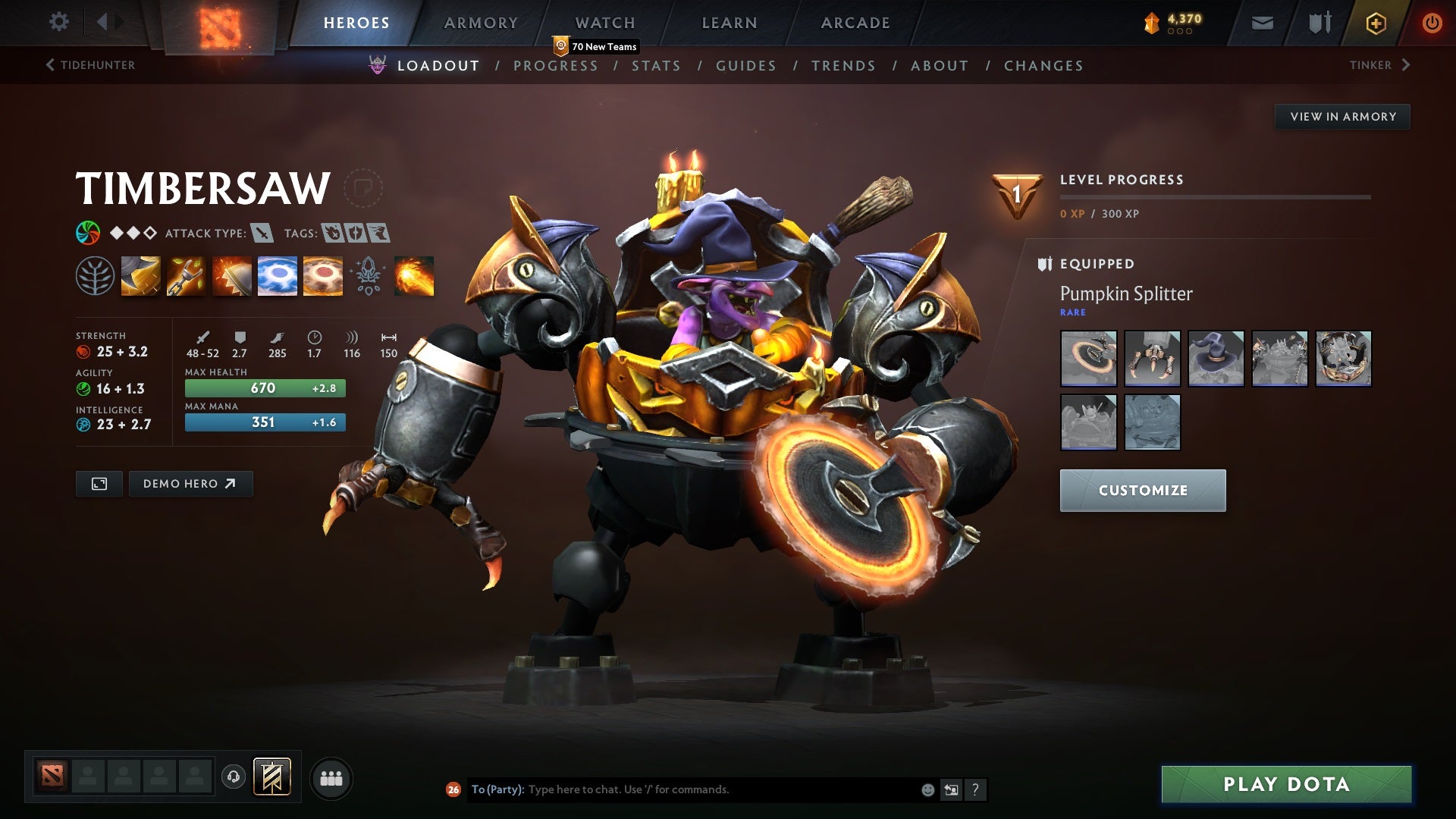Inspect the Reactive Armor ability icon

231,277
